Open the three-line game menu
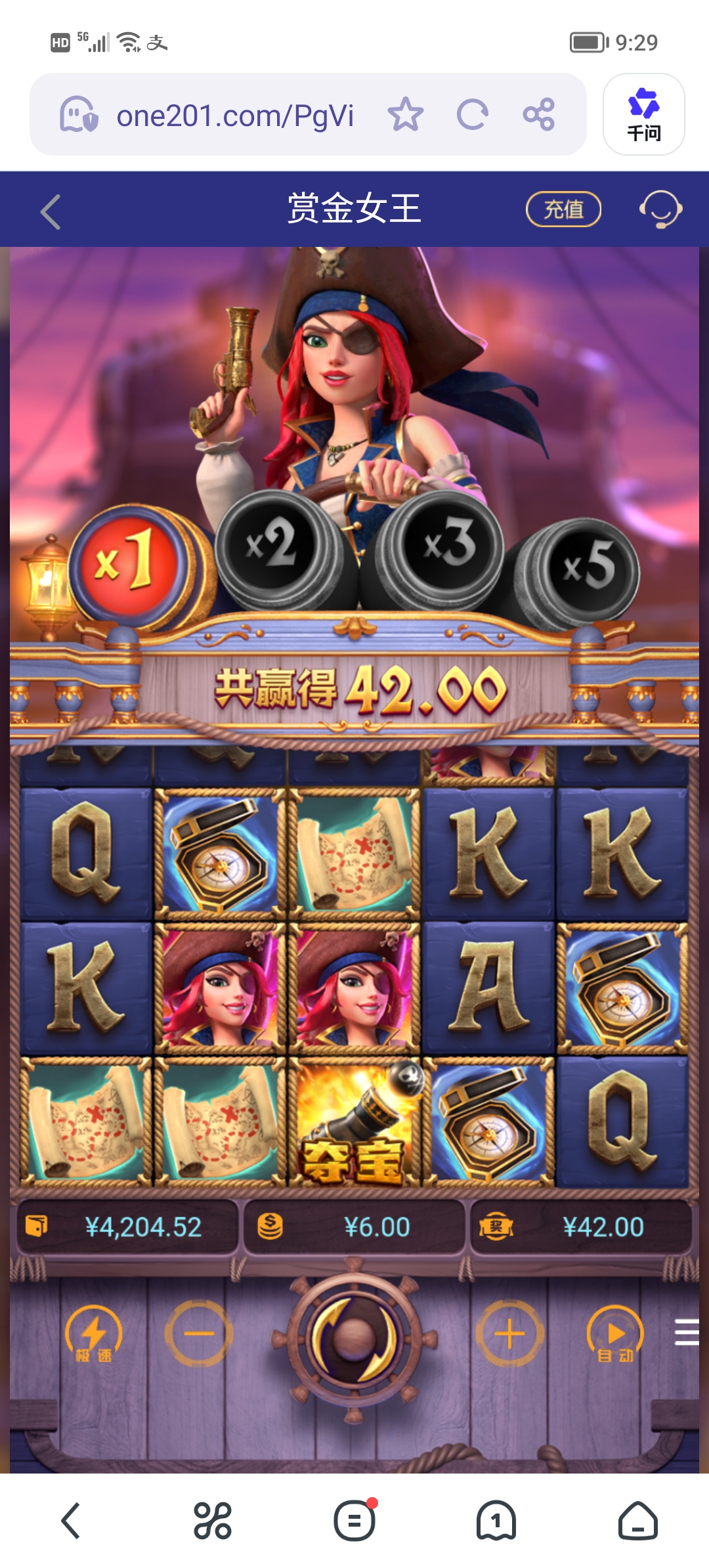The height and width of the screenshot is (1568, 709). tap(687, 1332)
